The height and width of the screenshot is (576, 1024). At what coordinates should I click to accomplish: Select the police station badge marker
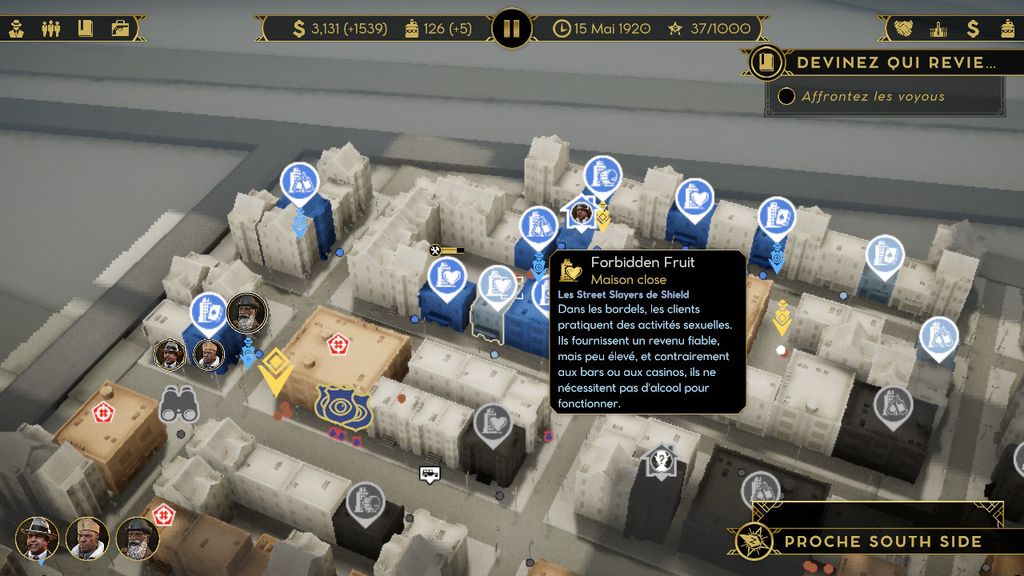click(x=343, y=406)
